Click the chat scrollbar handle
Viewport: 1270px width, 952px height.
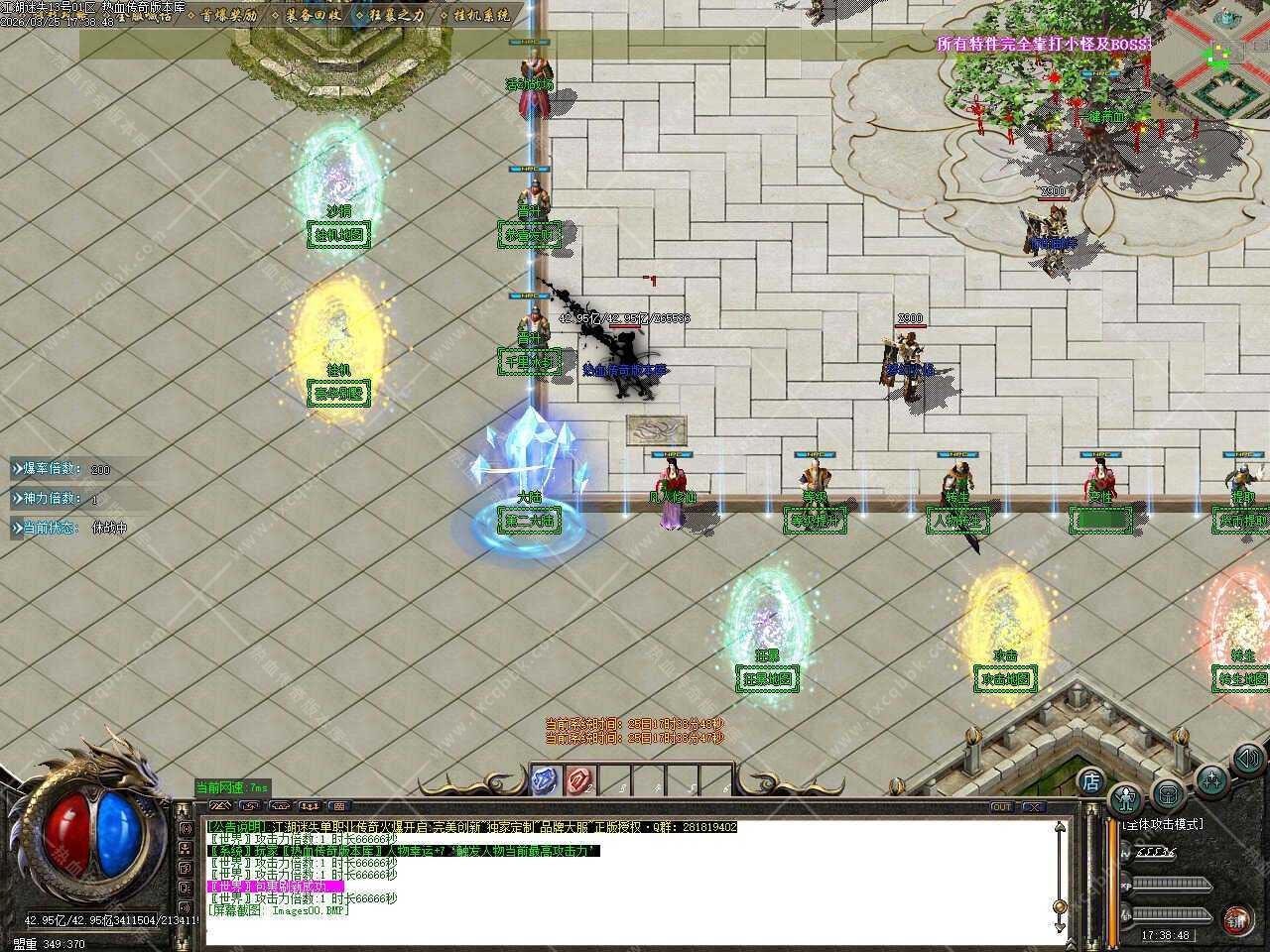(x=1061, y=907)
